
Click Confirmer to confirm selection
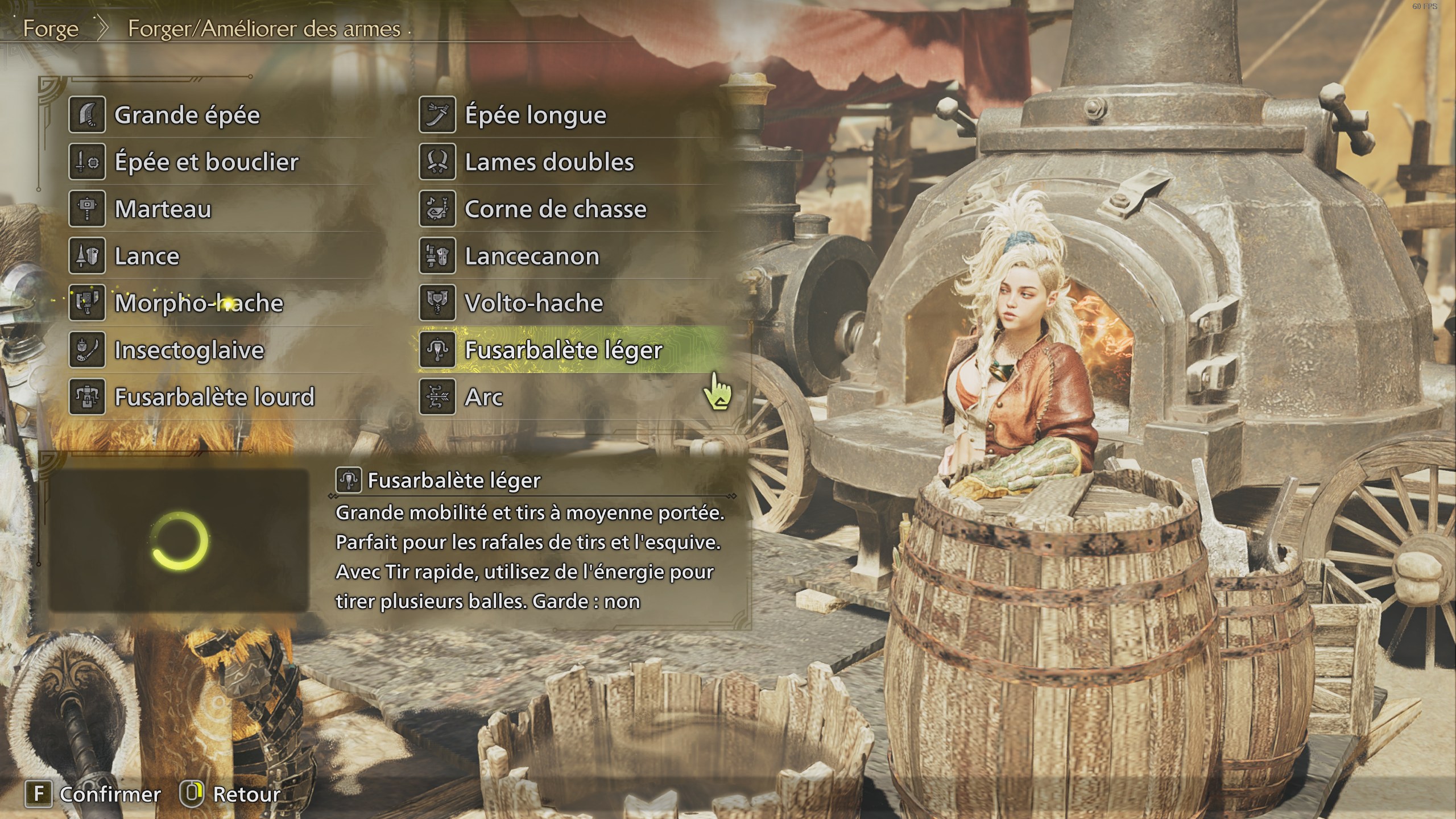(94, 794)
